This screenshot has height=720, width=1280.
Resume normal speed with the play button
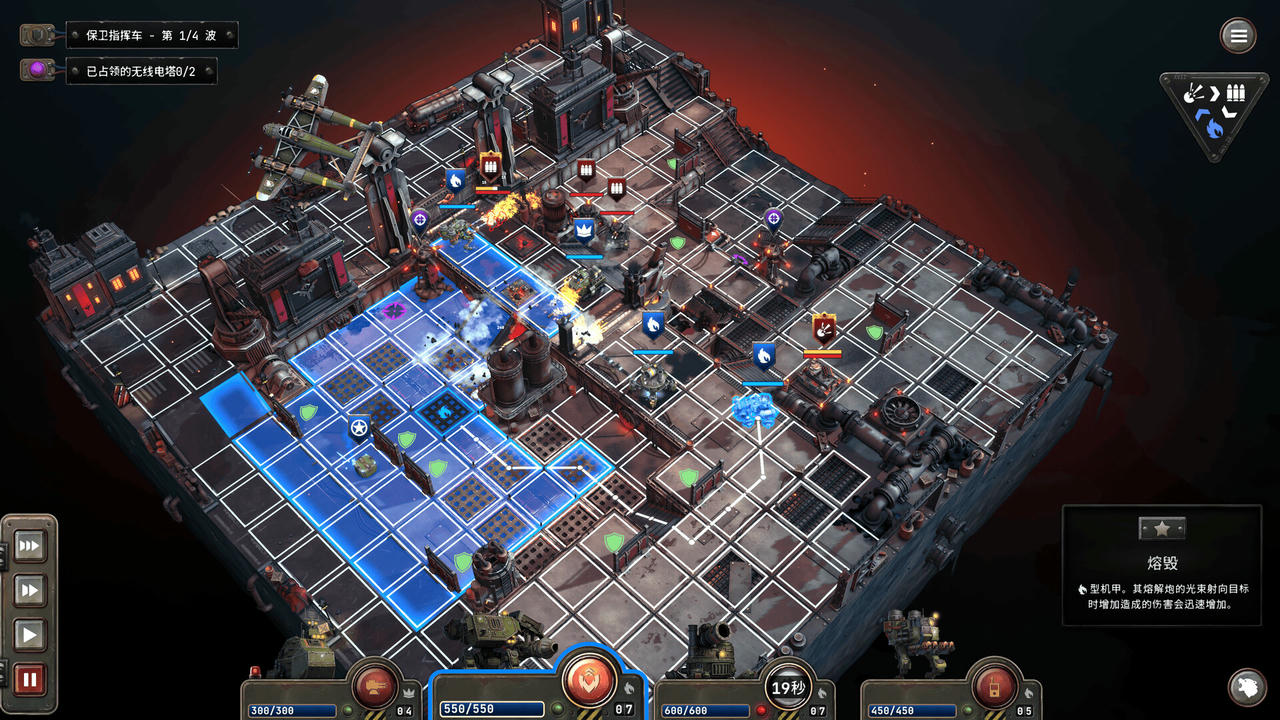point(28,633)
